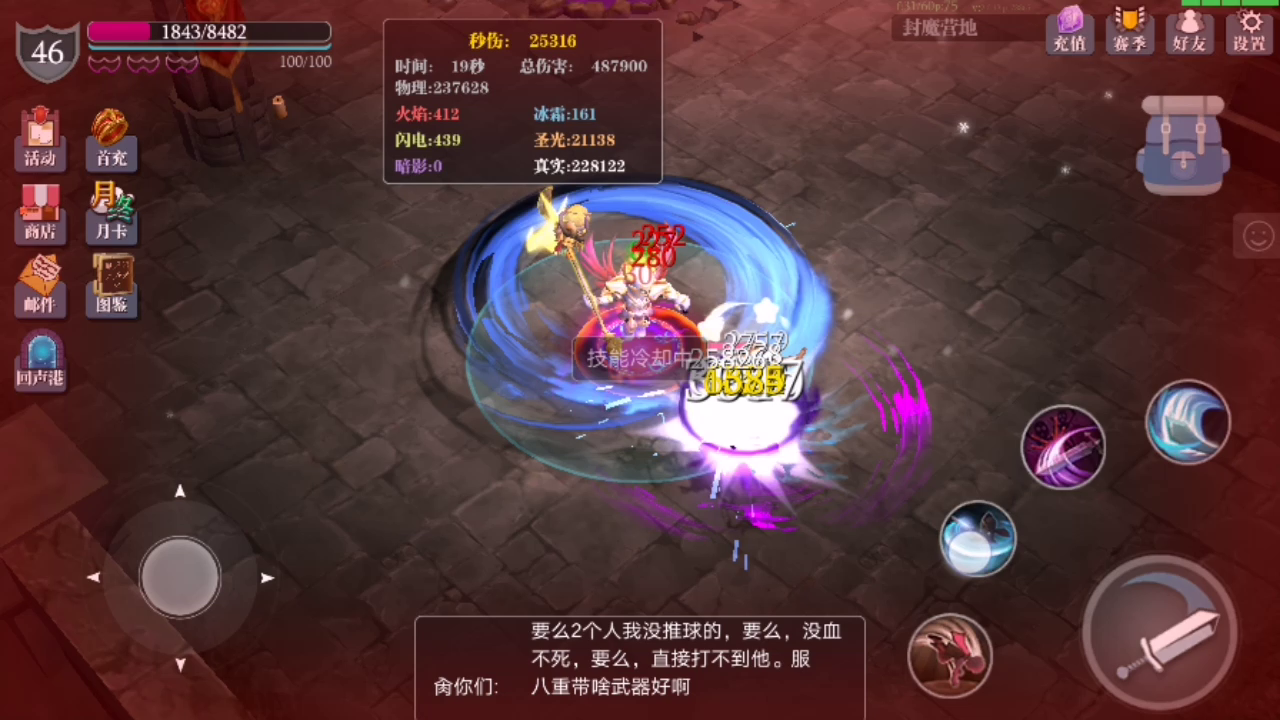Cast the blue wave dash skill
Screen dimensions: 1280x720
click(x=1188, y=422)
